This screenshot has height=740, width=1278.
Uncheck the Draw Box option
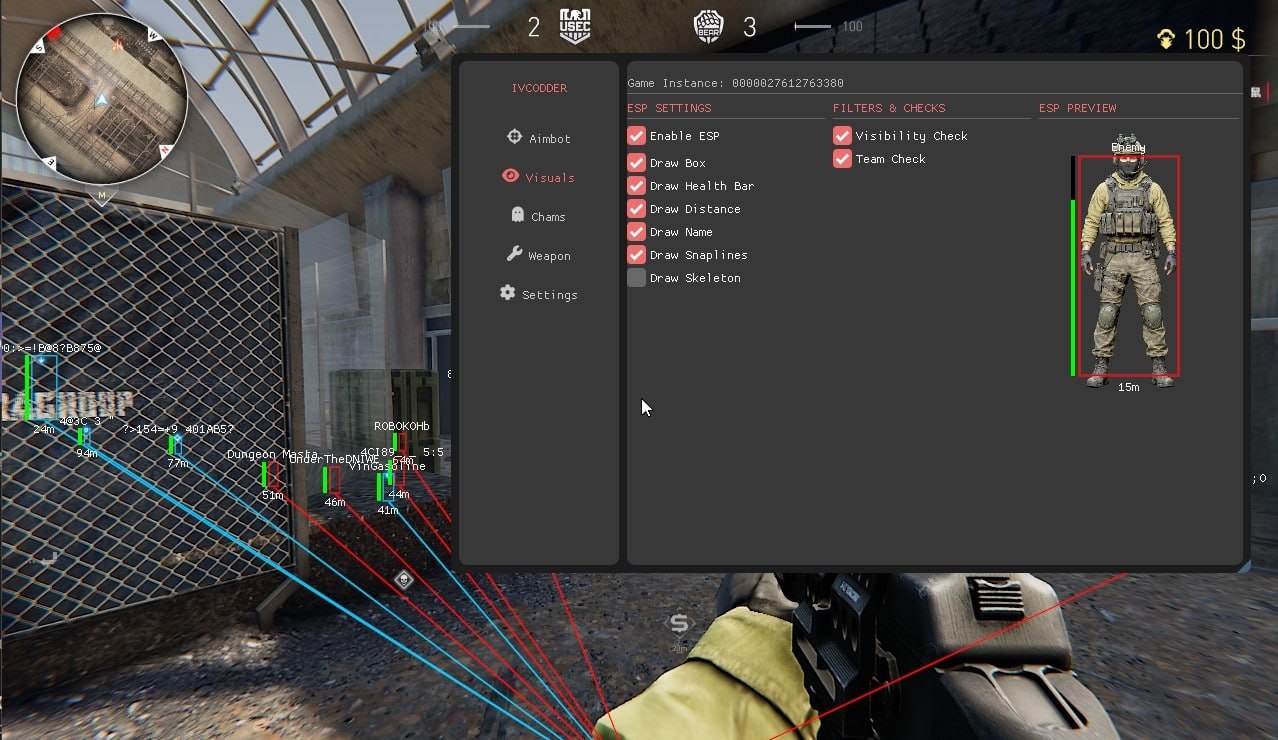637,163
